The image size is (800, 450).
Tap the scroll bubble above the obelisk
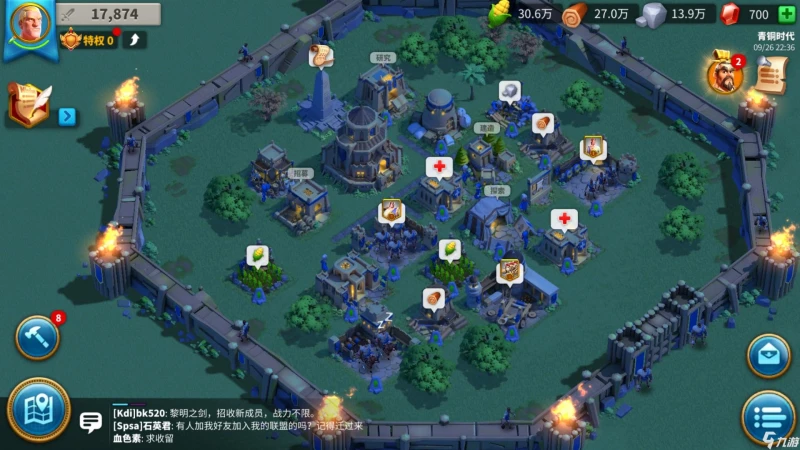point(320,58)
